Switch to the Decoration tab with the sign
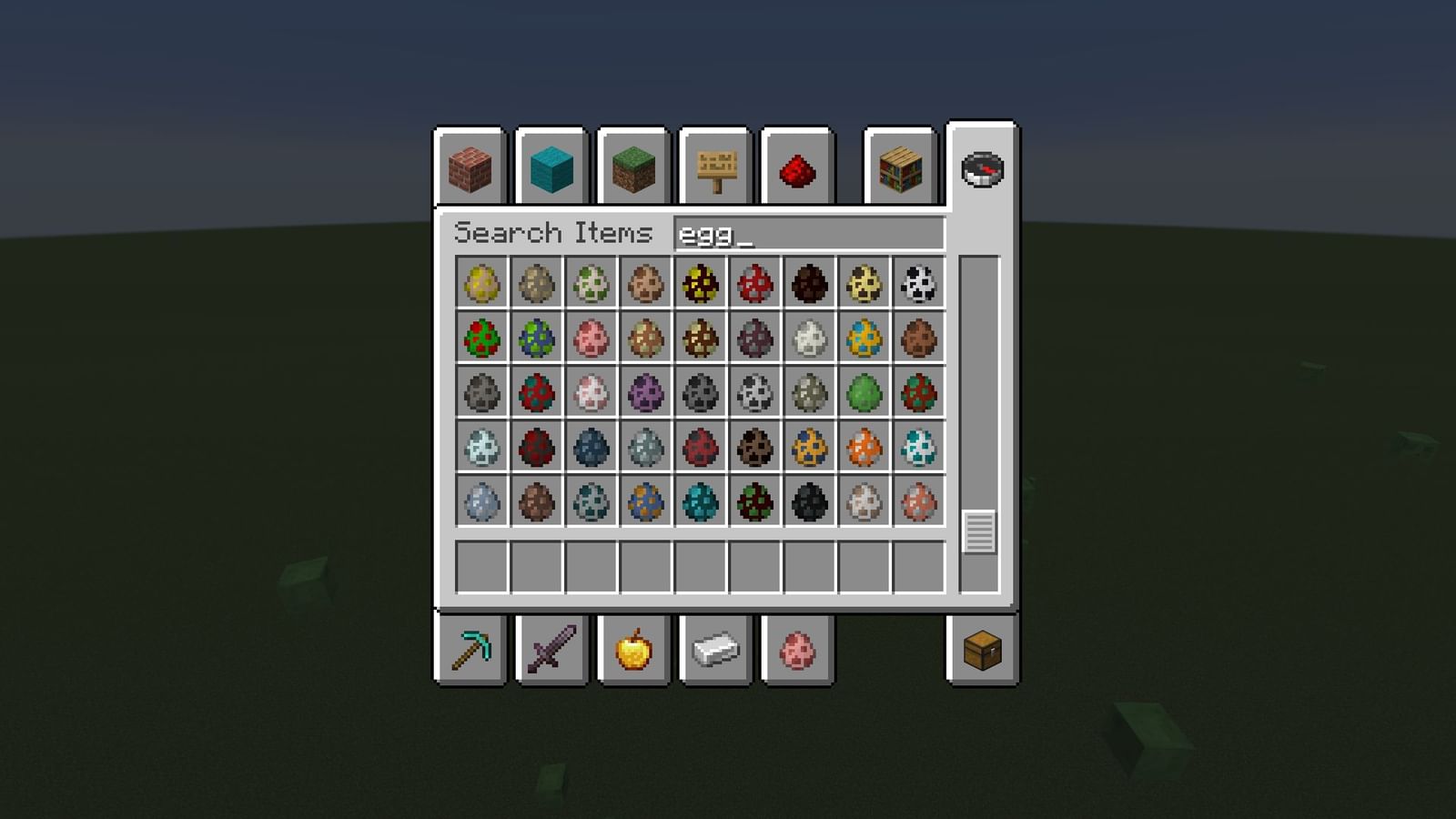The image size is (1456, 819). [716, 170]
